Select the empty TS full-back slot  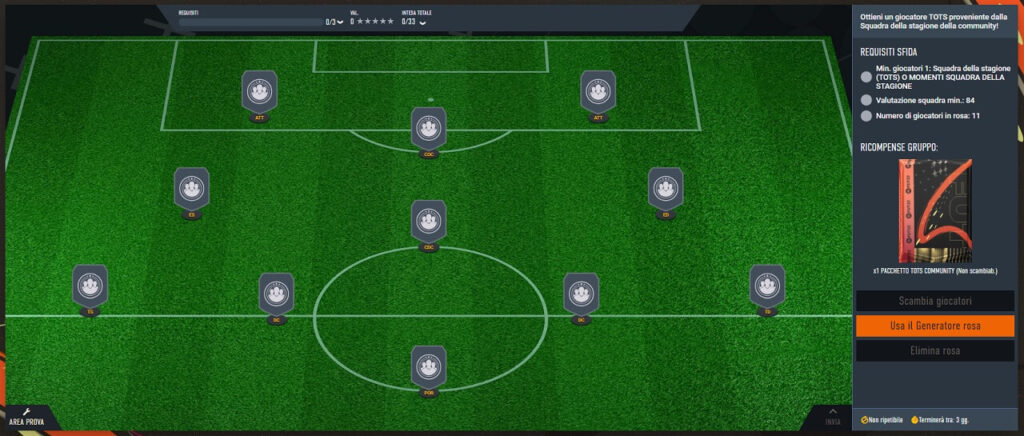[90, 286]
